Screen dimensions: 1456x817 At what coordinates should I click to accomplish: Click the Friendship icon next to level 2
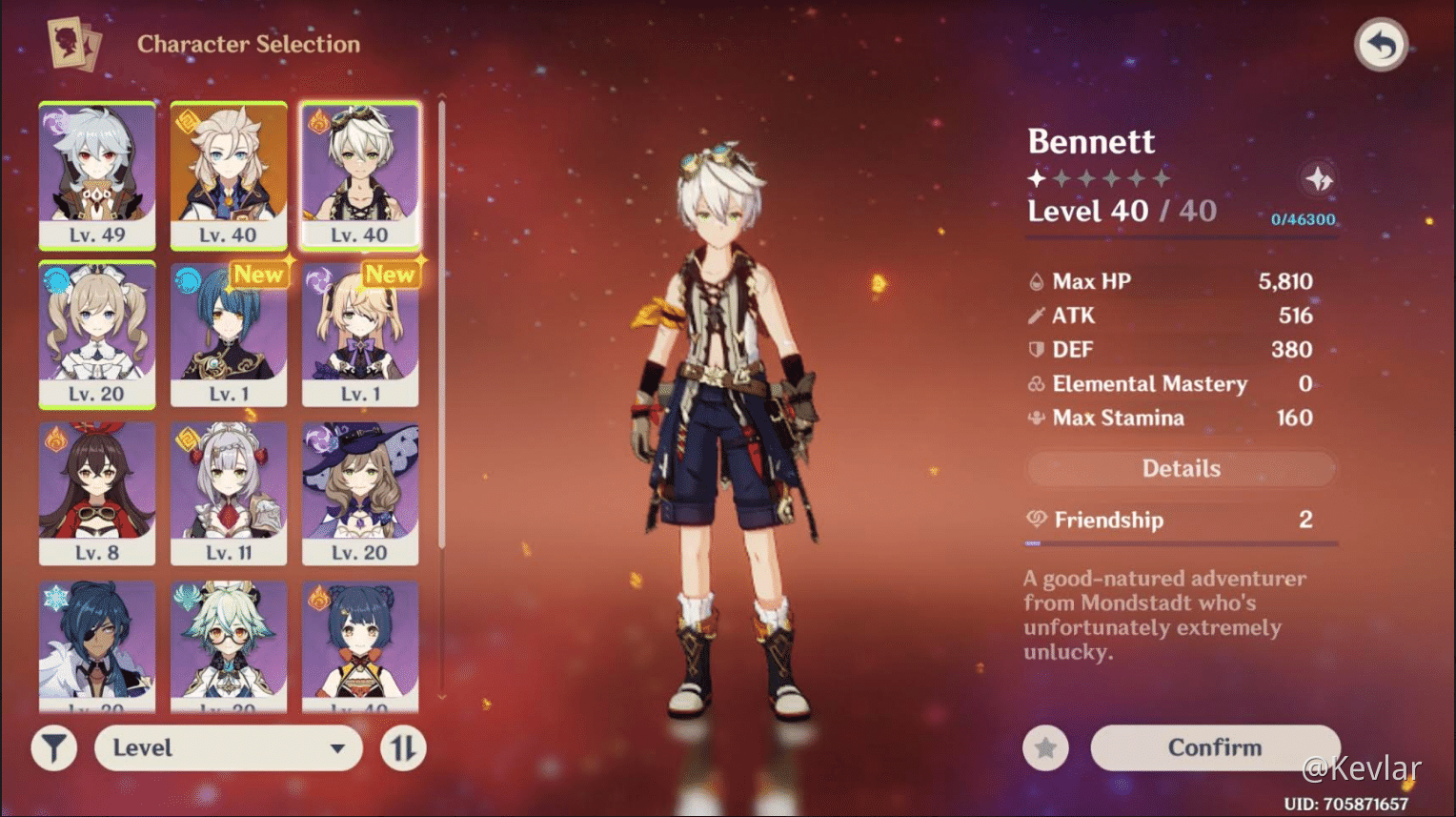click(1035, 520)
